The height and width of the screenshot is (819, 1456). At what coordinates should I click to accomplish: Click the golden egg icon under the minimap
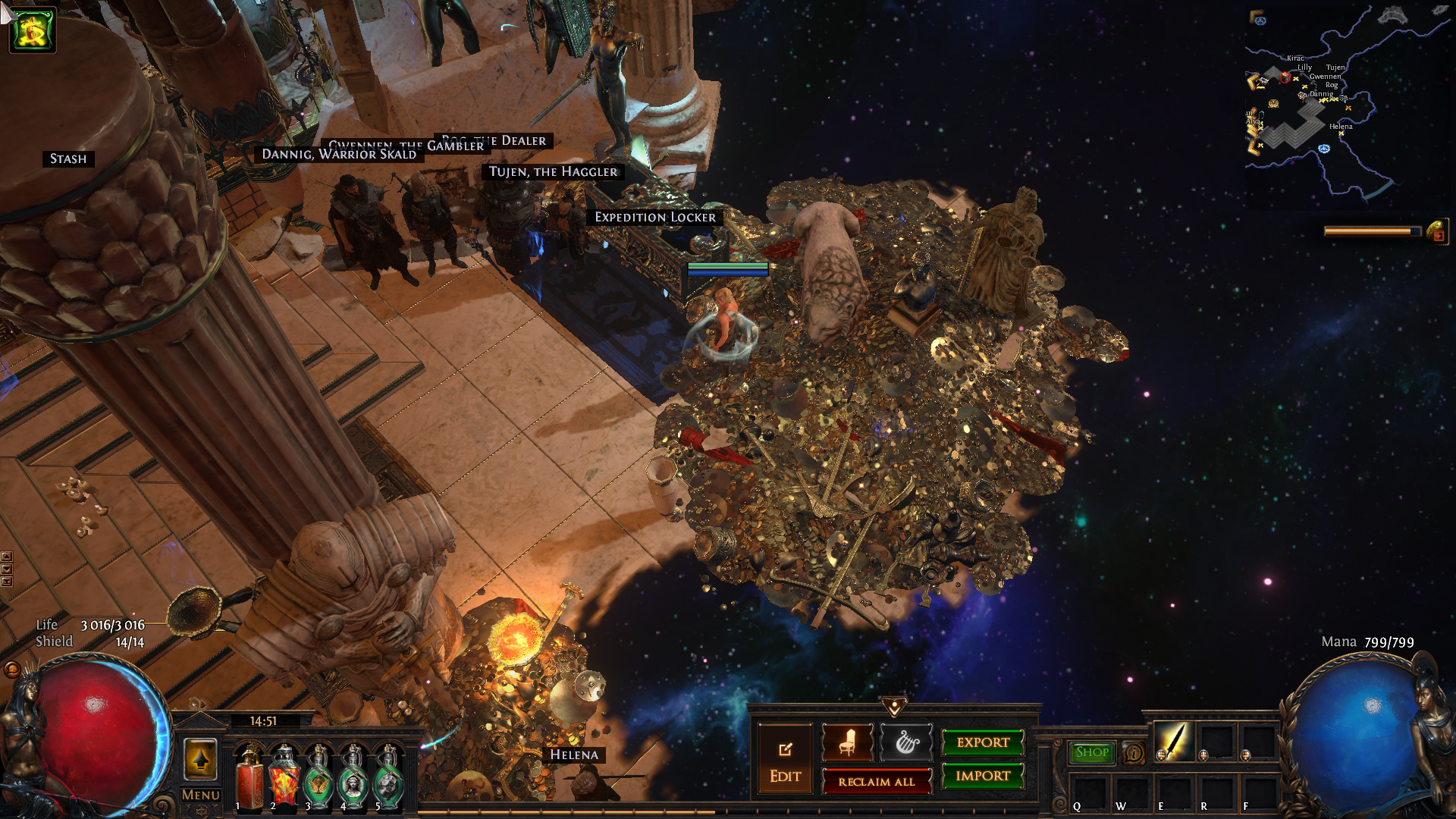[x=1436, y=231]
